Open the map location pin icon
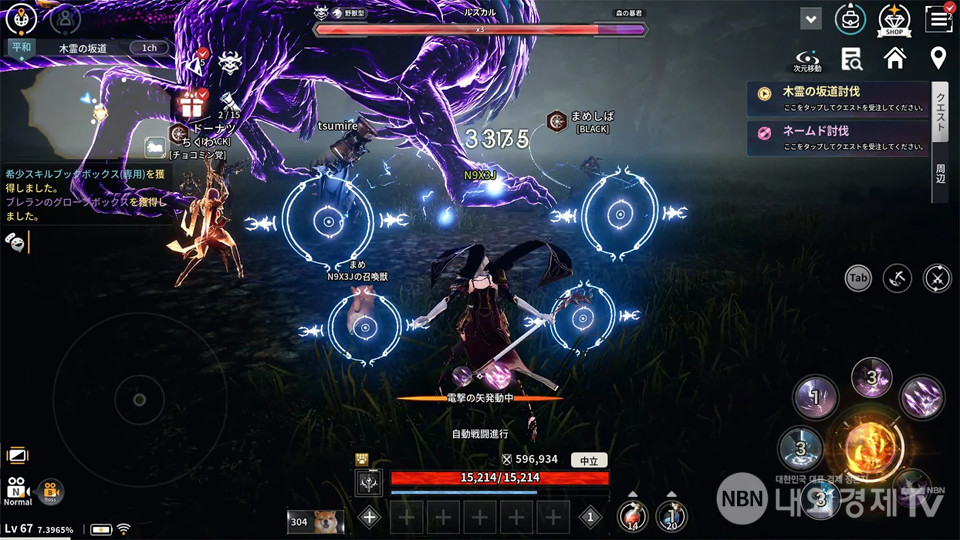The height and width of the screenshot is (540, 960). pos(938,58)
